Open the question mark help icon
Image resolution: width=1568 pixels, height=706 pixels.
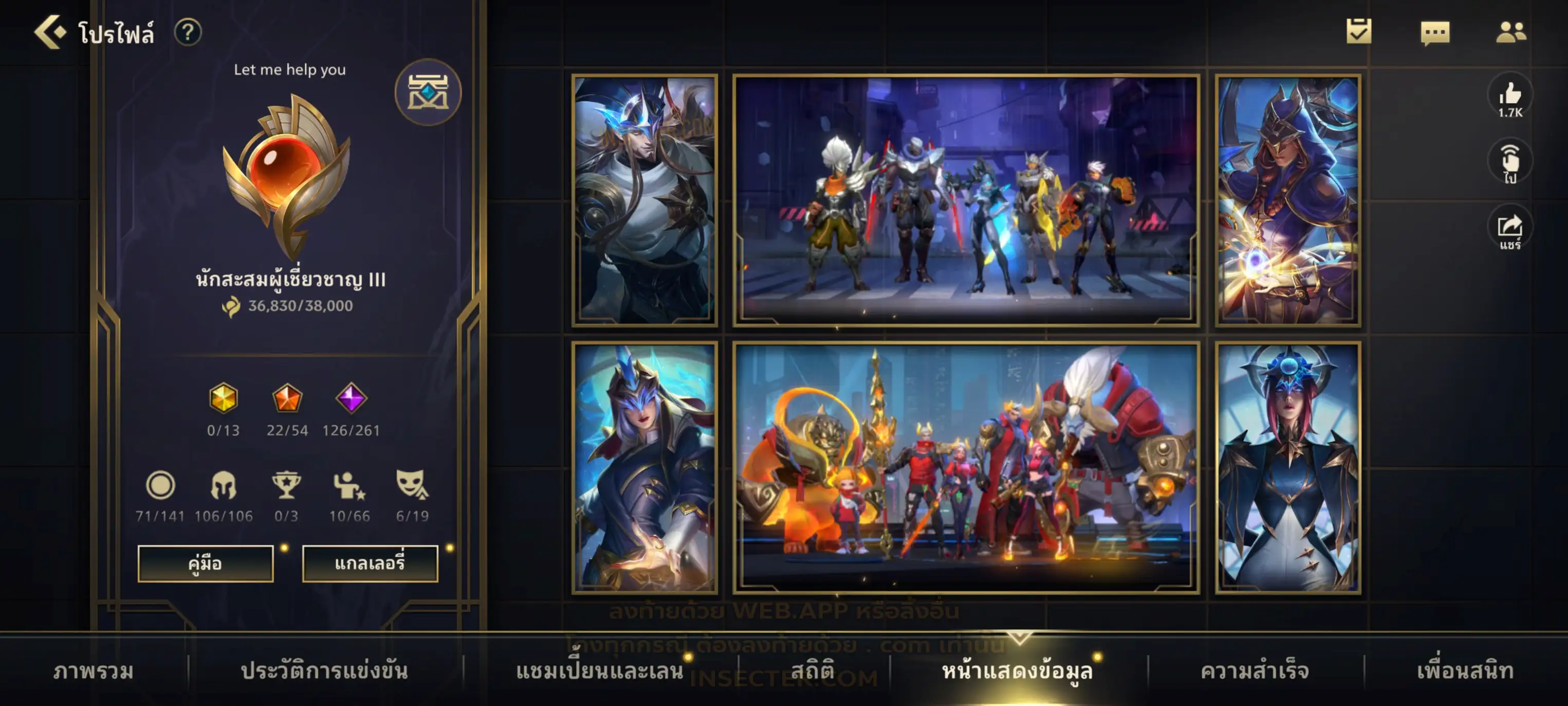188,32
